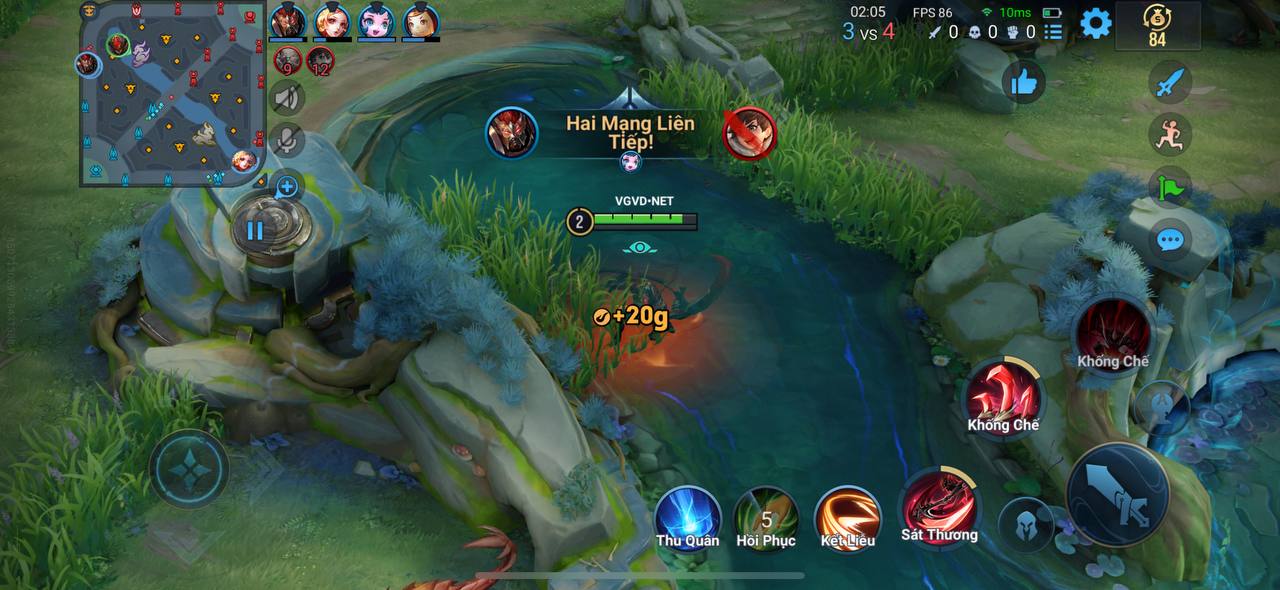Viewport: 1280px width, 590px height.
Task: Click the pause button
Action: 255,231
